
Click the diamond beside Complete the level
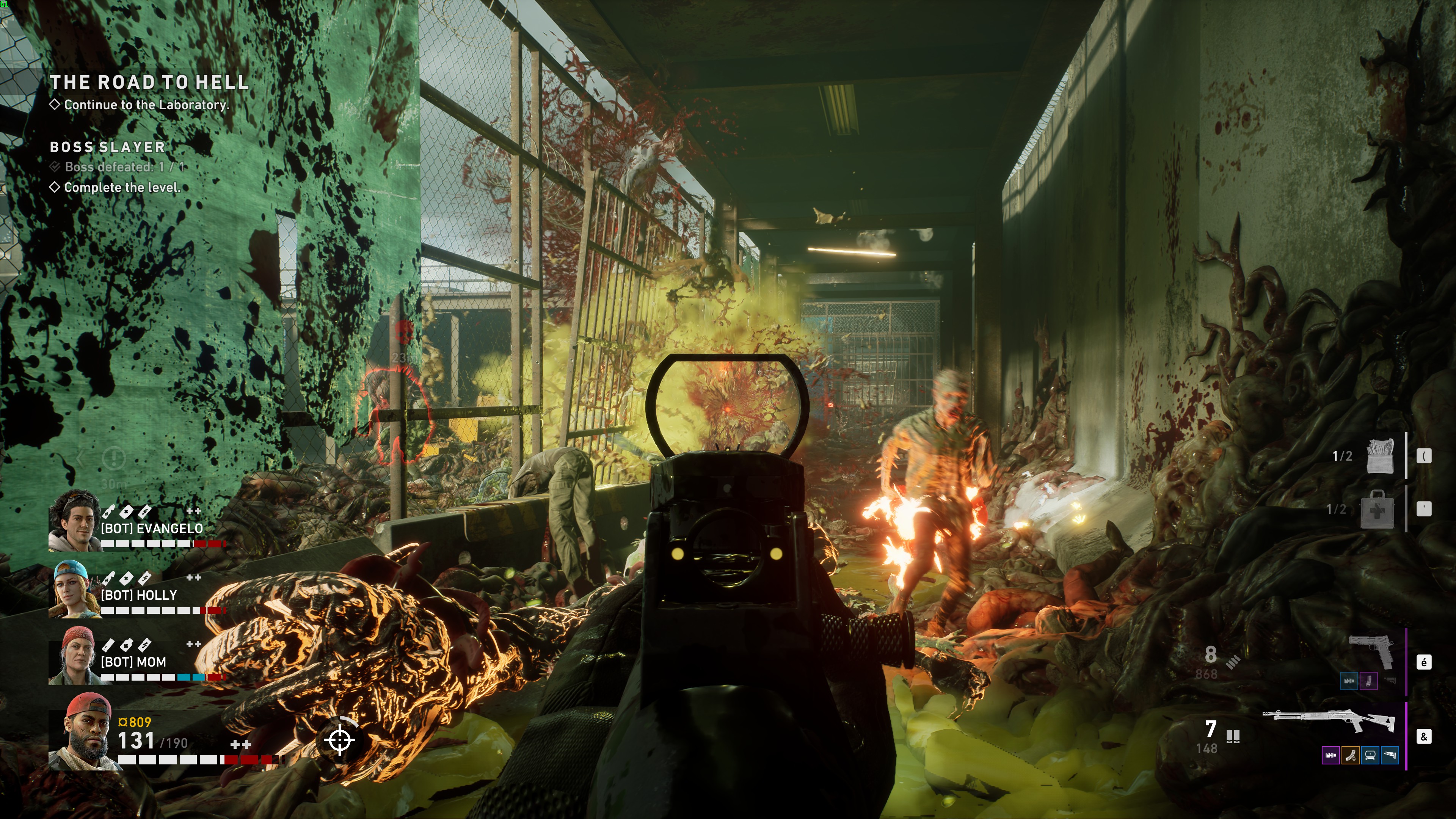tap(55, 187)
